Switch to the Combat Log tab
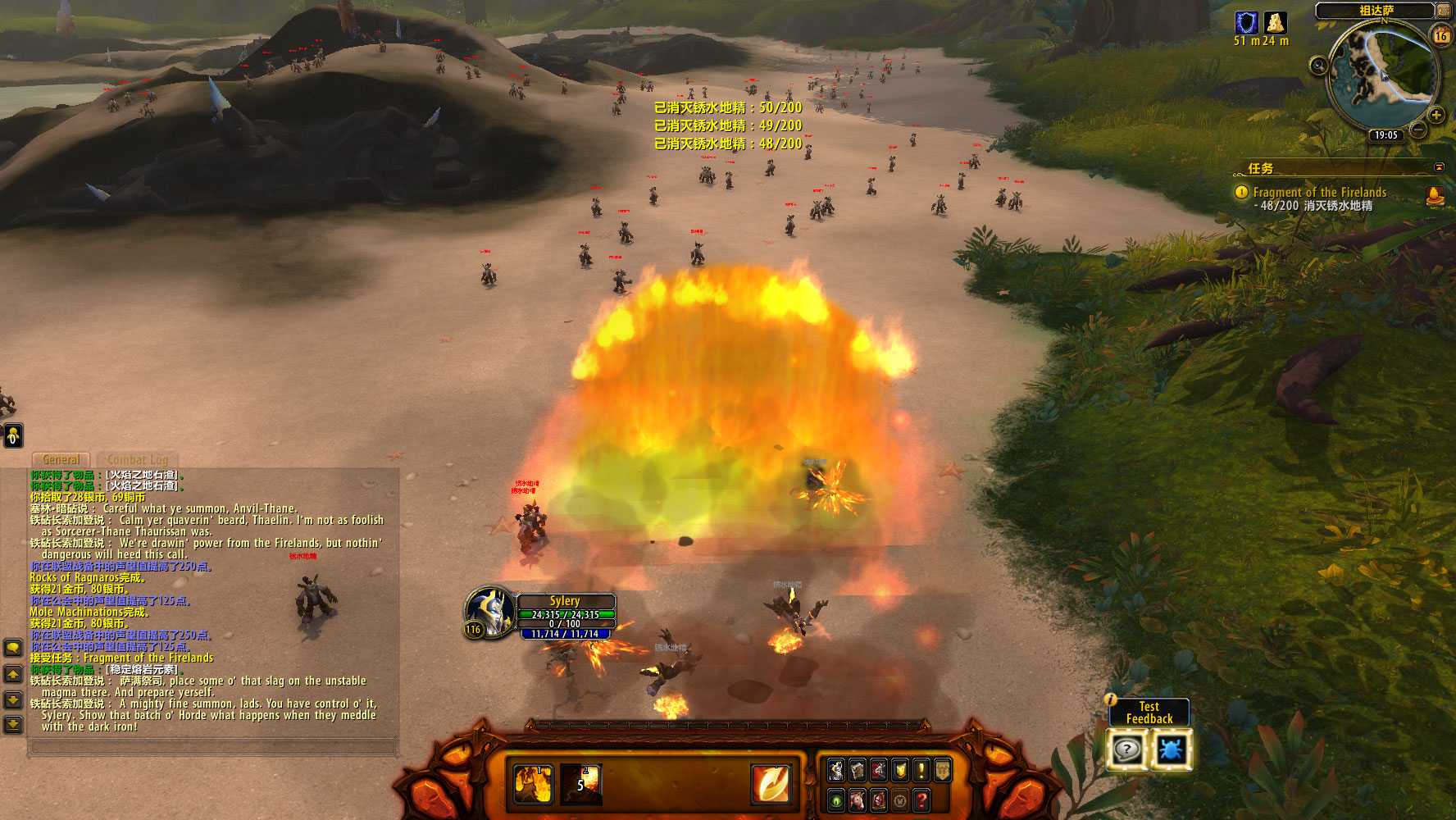Screen dimensions: 1456x820 pos(137,460)
